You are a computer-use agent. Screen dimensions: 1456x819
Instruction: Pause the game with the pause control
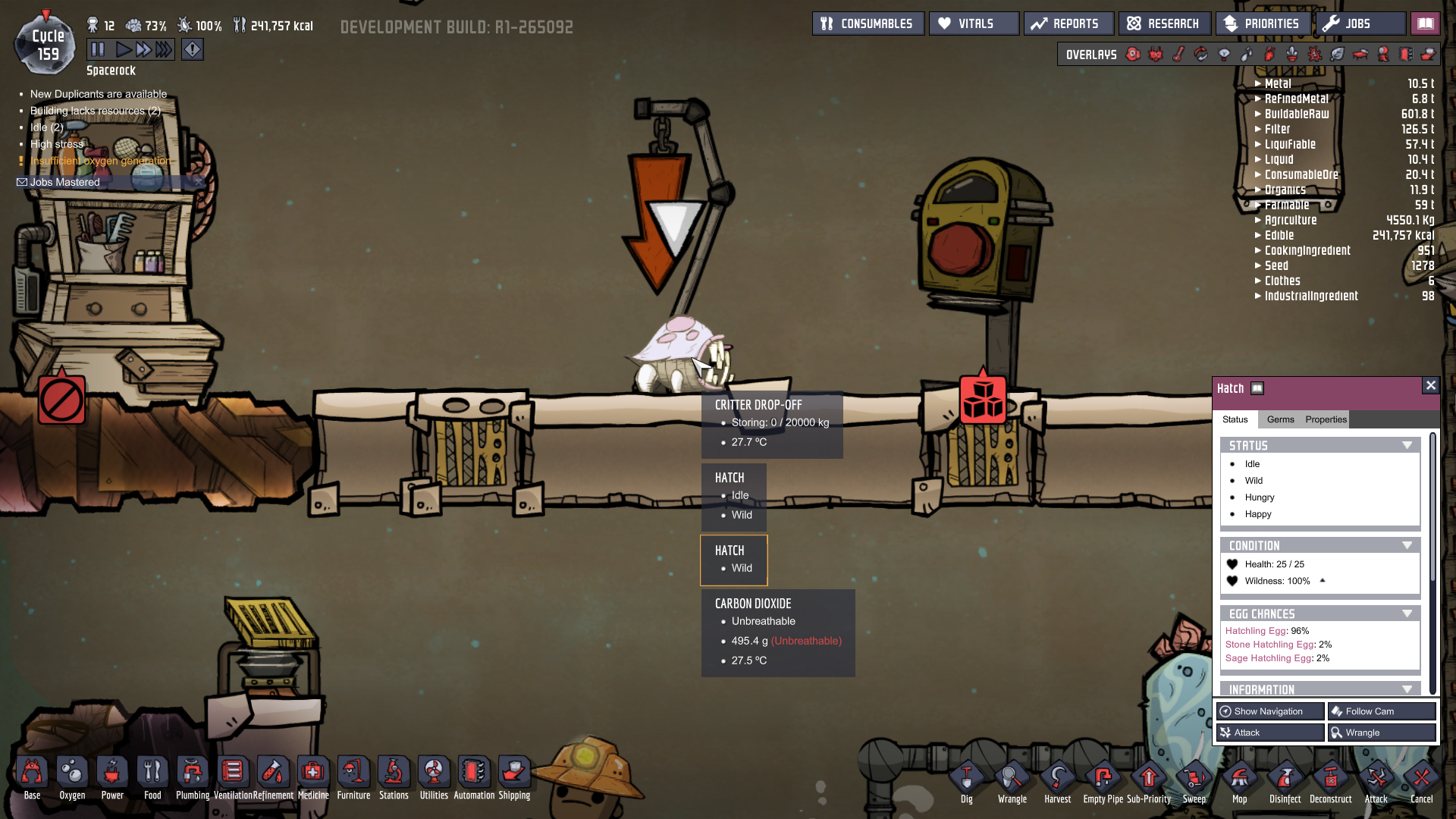(98, 49)
